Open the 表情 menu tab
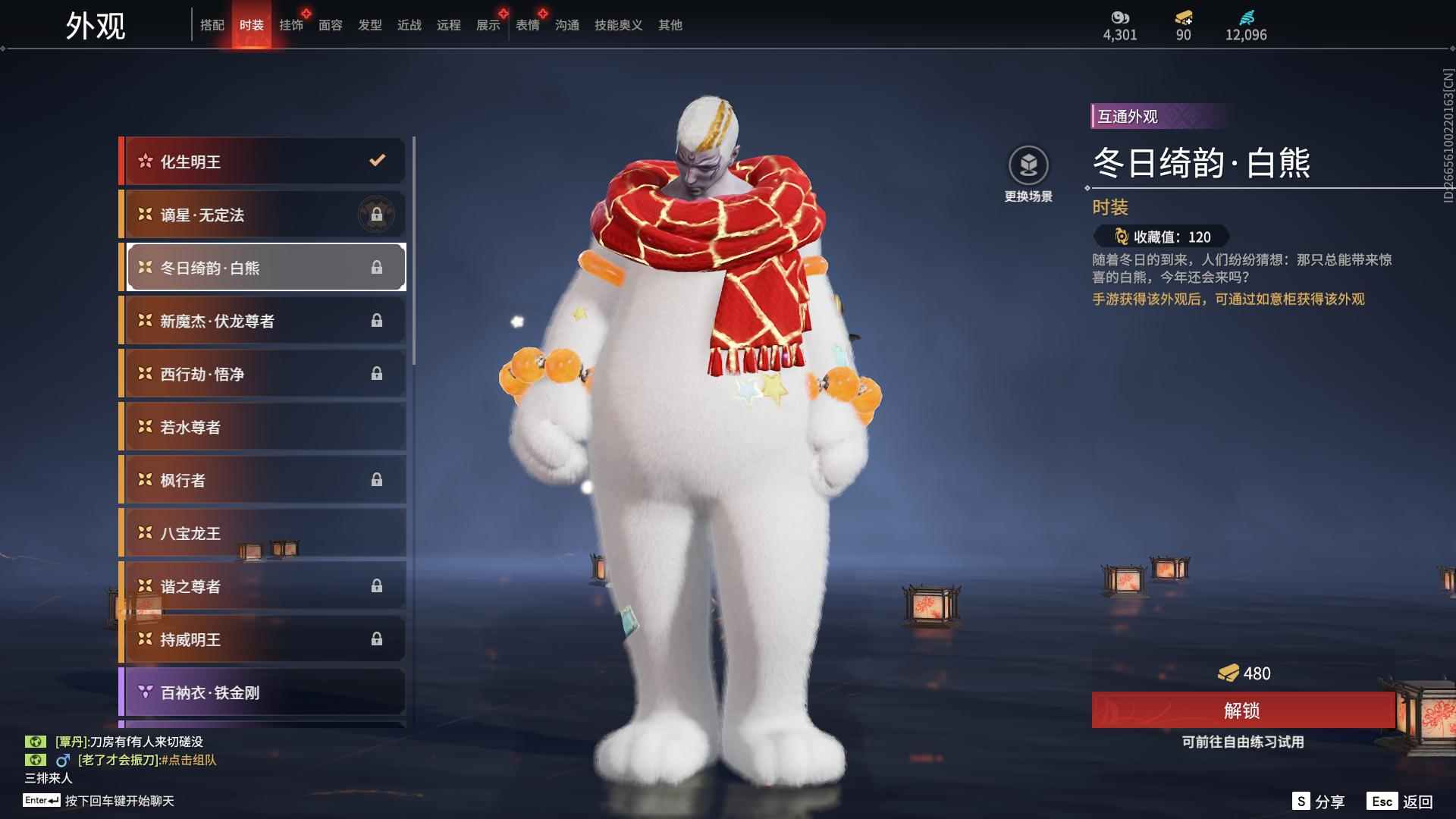The width and height of the screenshot is (1456, 819). [x=526, y=25]
